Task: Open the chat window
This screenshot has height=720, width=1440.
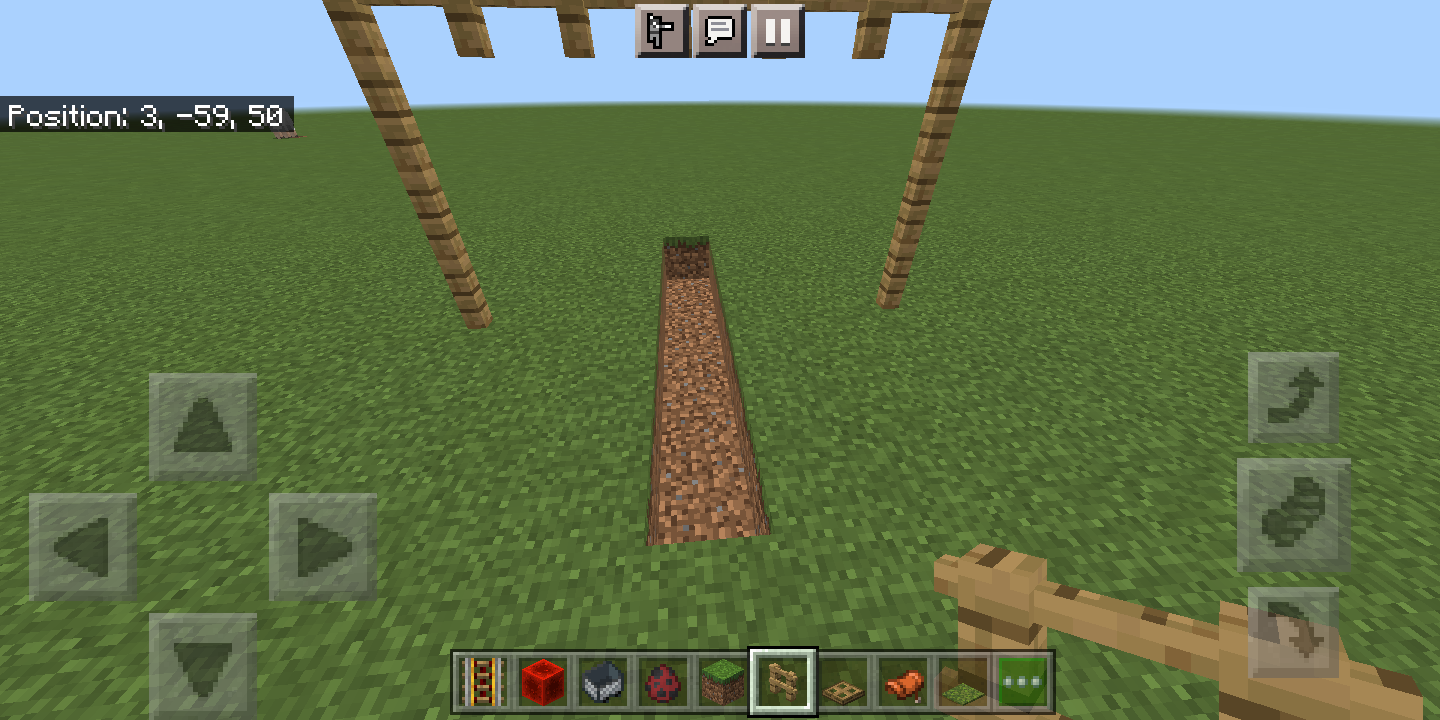Action: 722,31
